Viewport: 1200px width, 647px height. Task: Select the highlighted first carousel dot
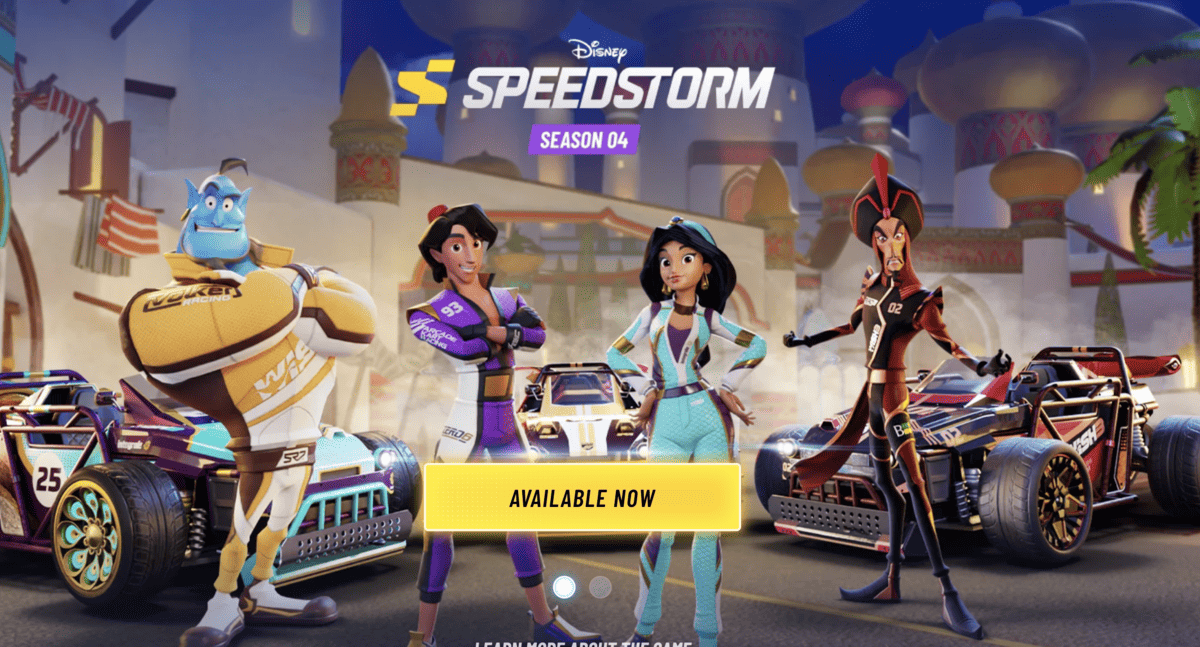[x=564, y=587]
